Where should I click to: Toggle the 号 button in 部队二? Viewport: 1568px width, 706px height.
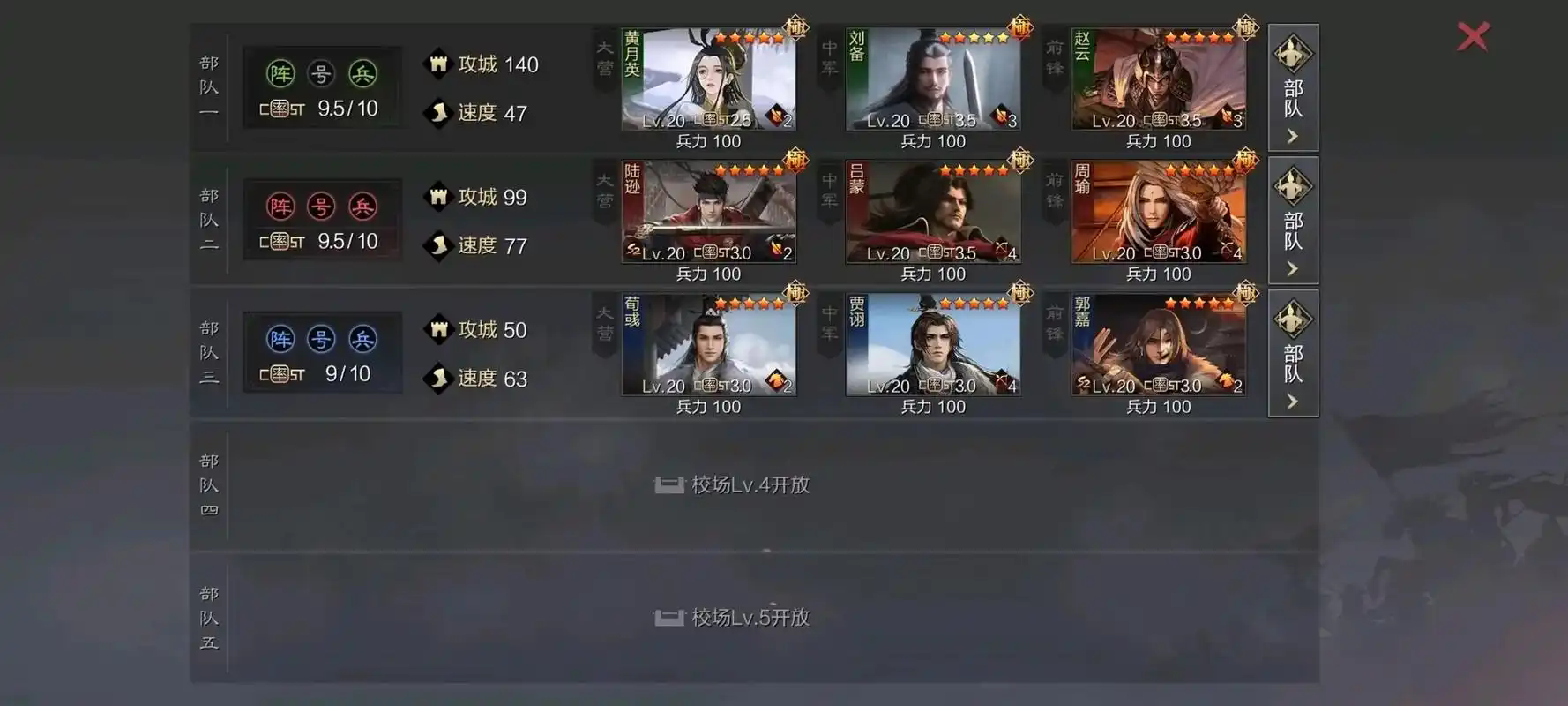(322, 206)
